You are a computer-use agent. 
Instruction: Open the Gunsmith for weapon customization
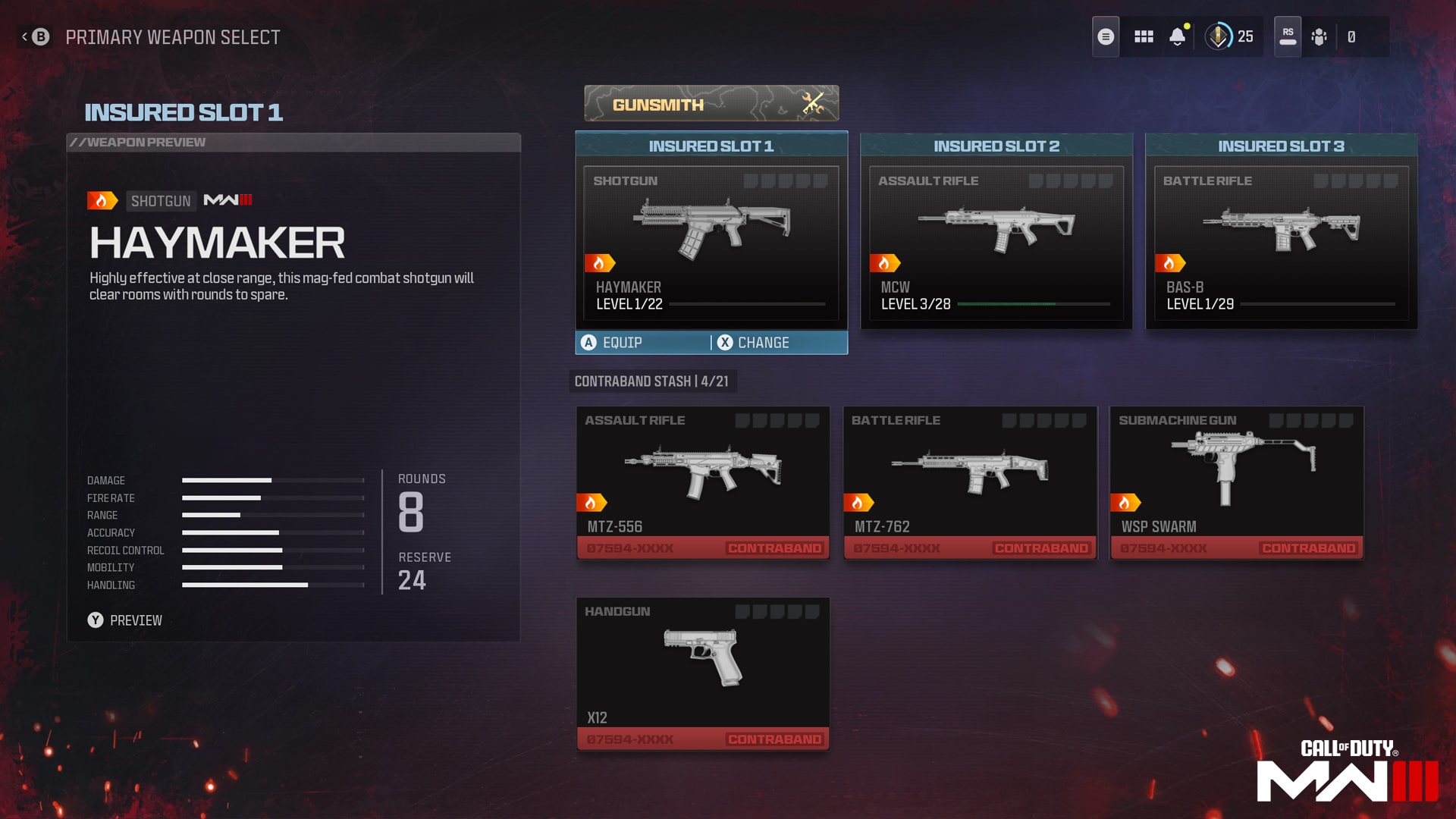711,103
